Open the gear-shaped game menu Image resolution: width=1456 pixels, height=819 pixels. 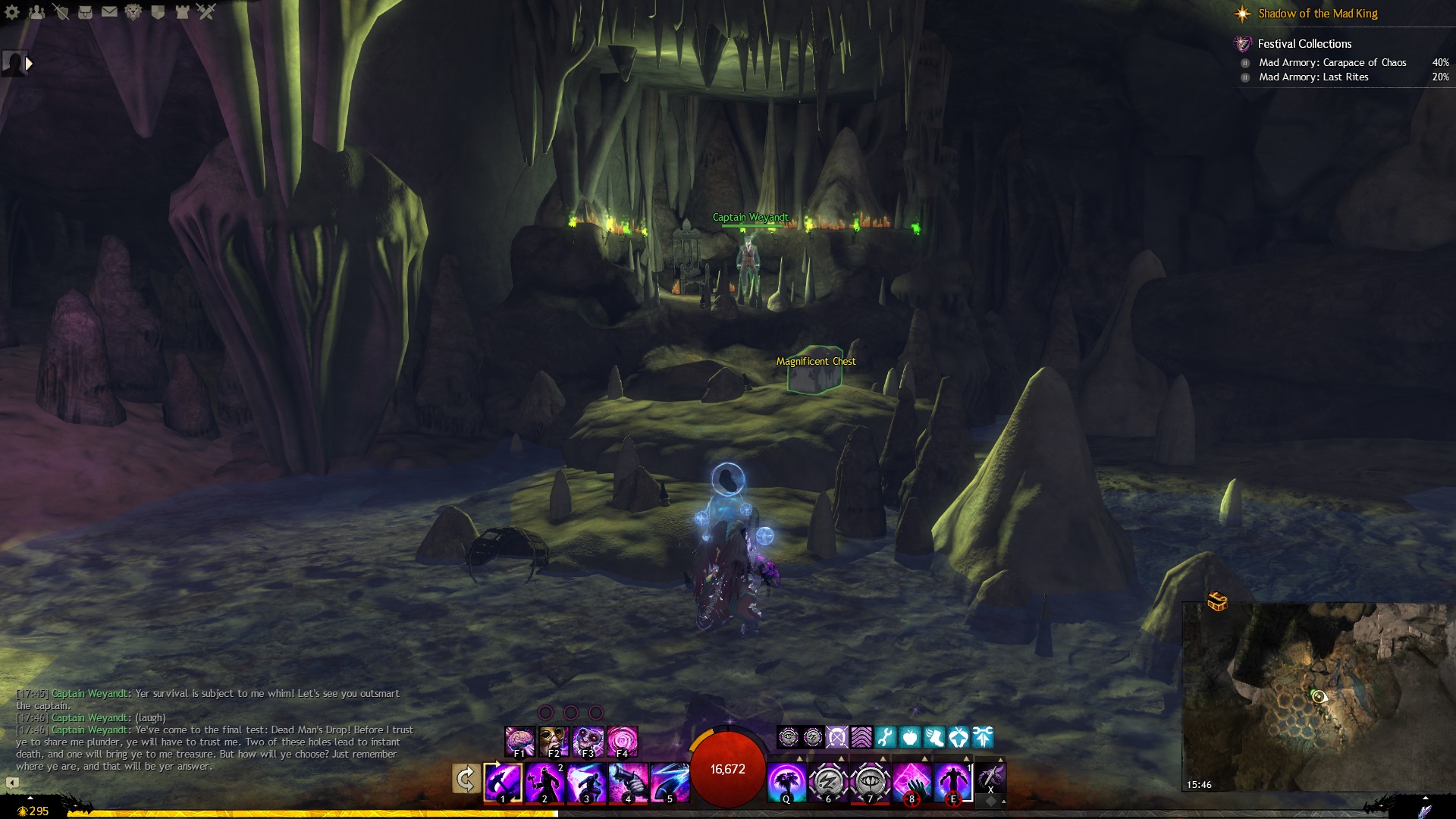pos(12,12)
